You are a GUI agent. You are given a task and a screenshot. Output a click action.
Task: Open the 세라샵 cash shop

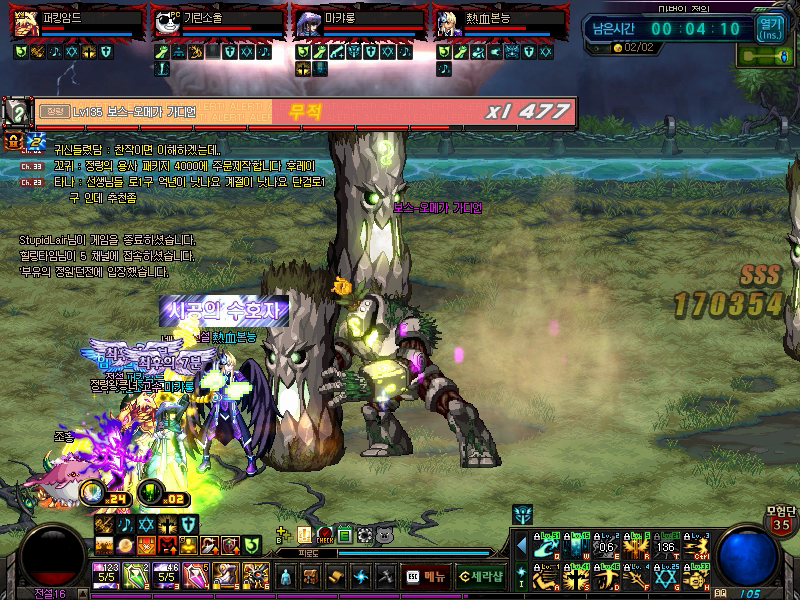tap(480, 576)
